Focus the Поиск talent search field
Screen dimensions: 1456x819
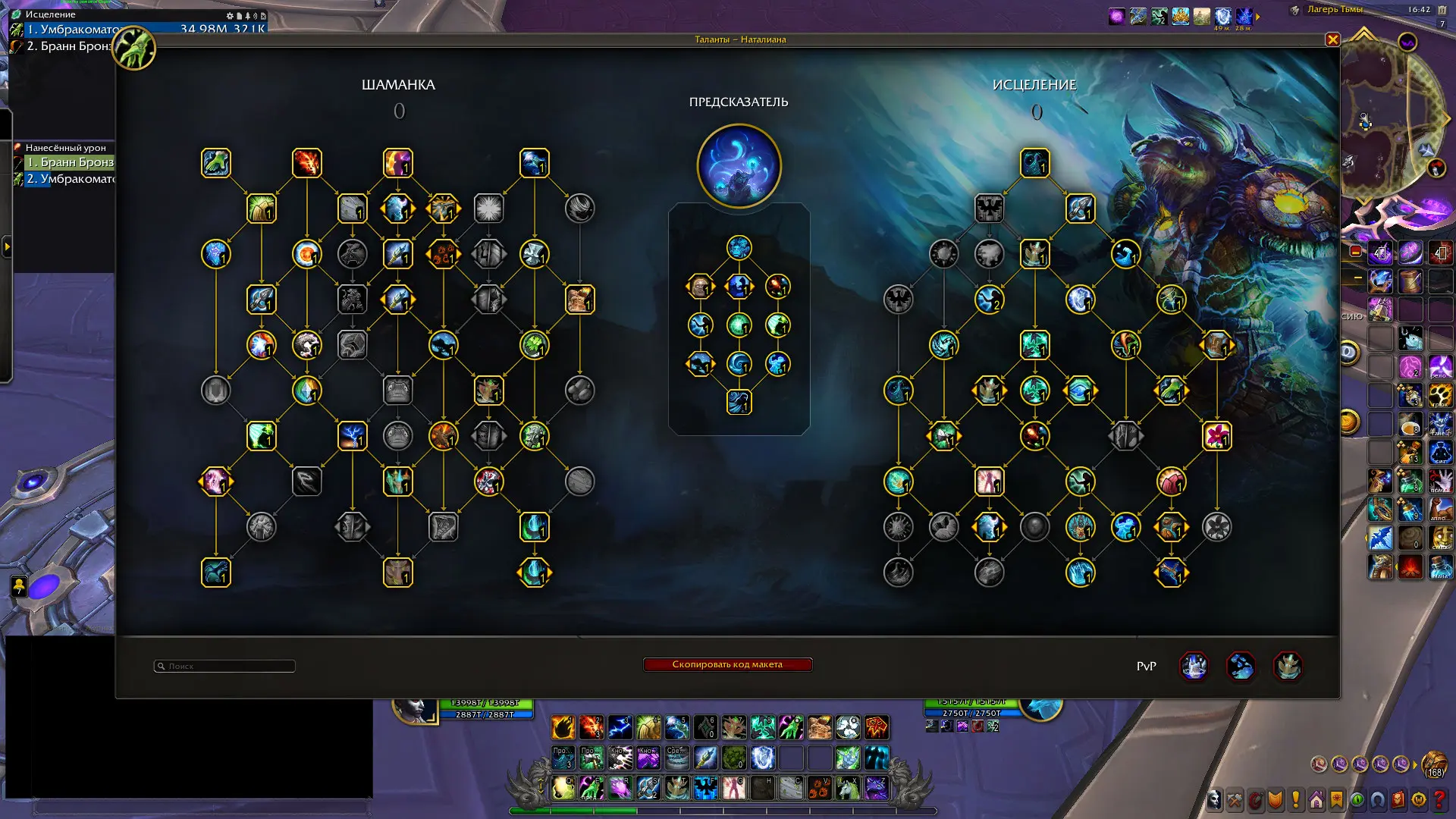point(224,666)
